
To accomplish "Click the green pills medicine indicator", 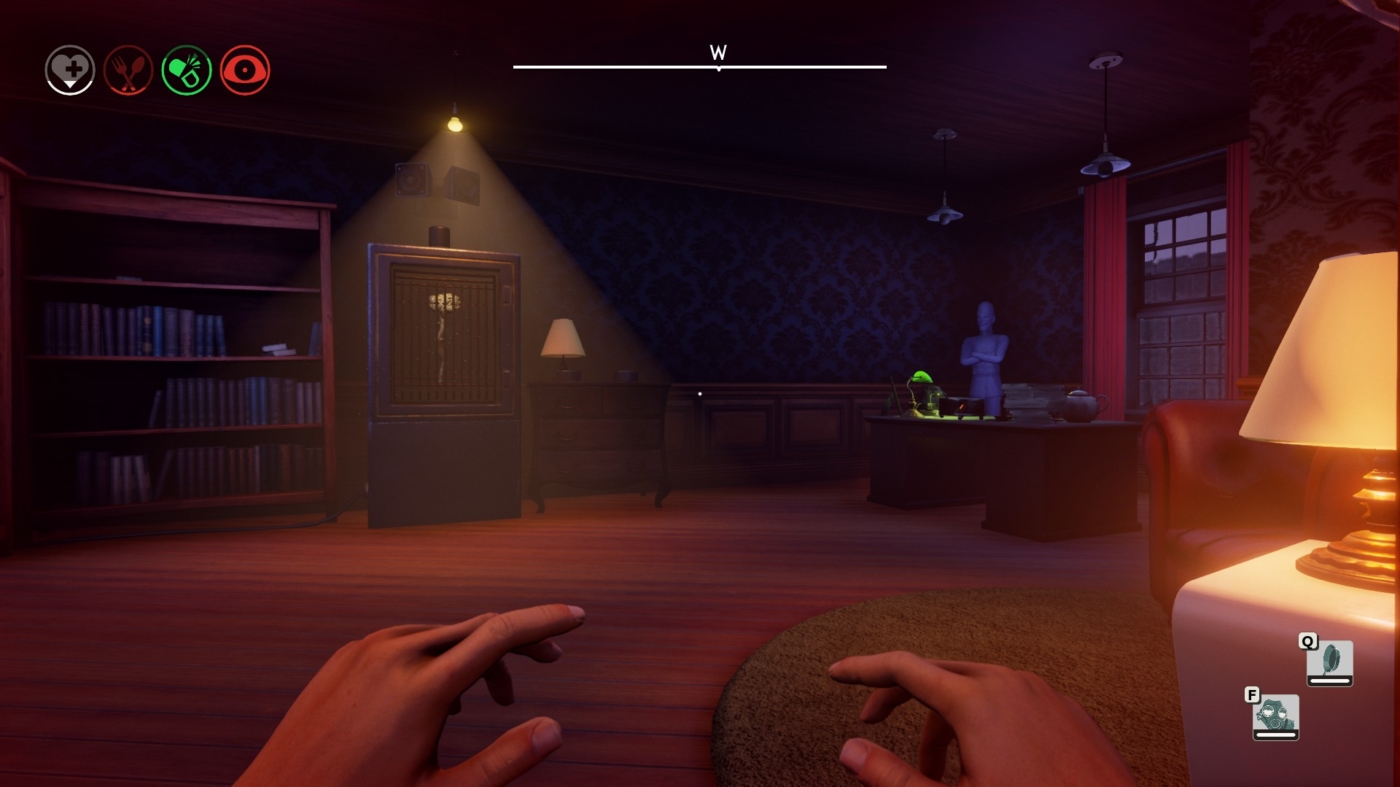I will 185,68.
